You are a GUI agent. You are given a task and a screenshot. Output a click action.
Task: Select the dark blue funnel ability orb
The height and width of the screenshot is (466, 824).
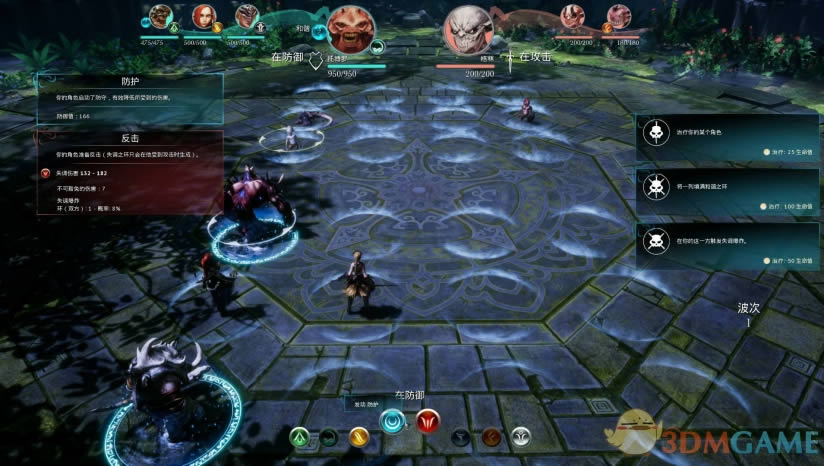(x=461, y=437)
